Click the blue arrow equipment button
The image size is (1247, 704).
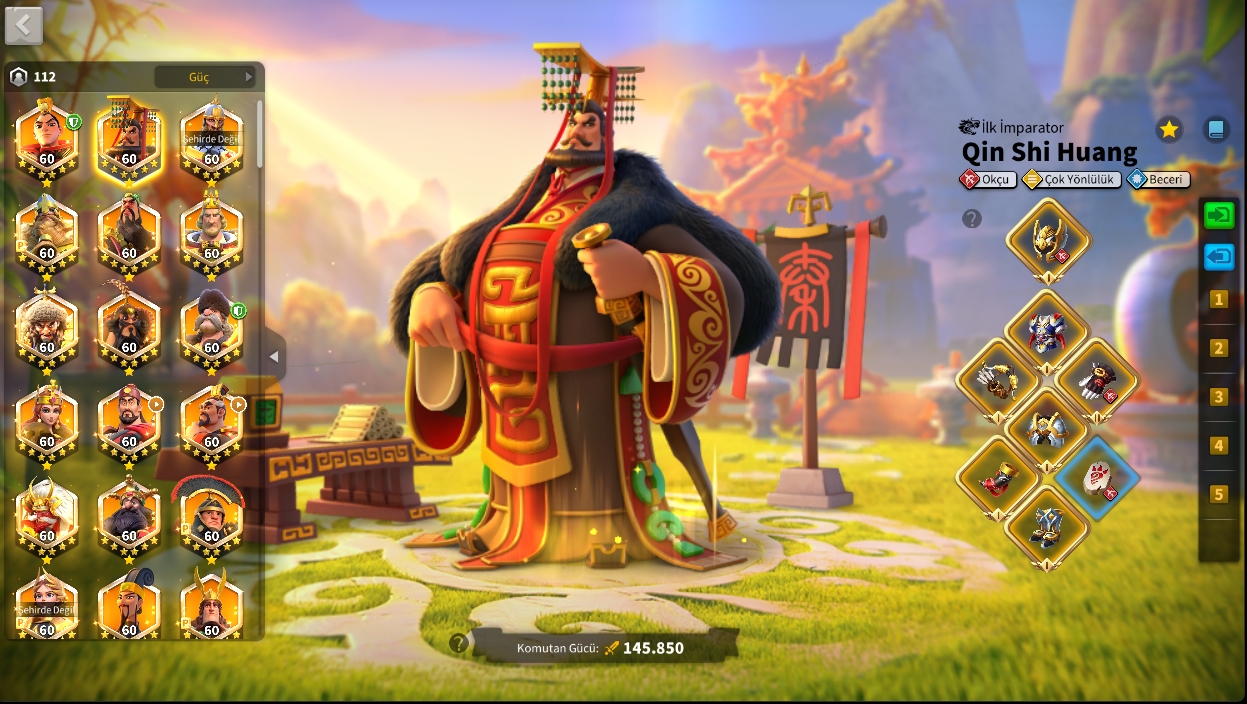coord(1219,257)
